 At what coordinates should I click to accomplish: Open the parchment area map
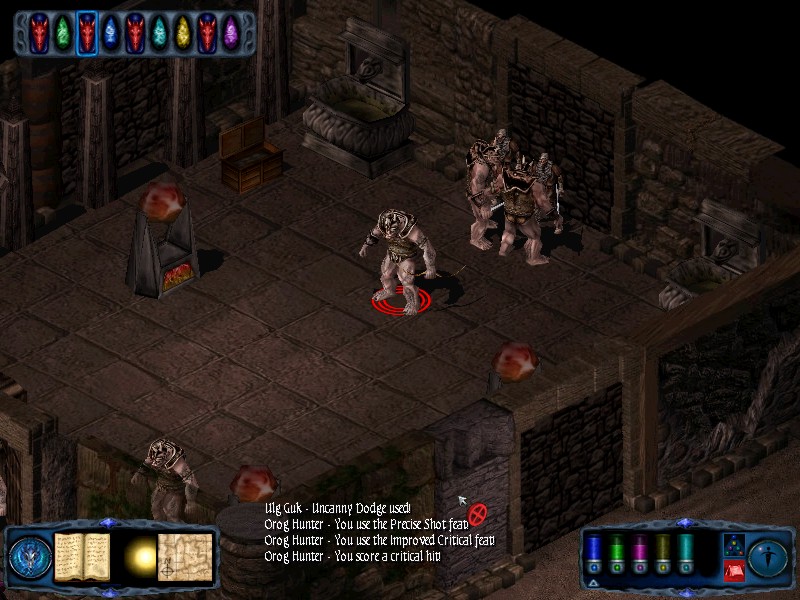(x=185, y=554)
